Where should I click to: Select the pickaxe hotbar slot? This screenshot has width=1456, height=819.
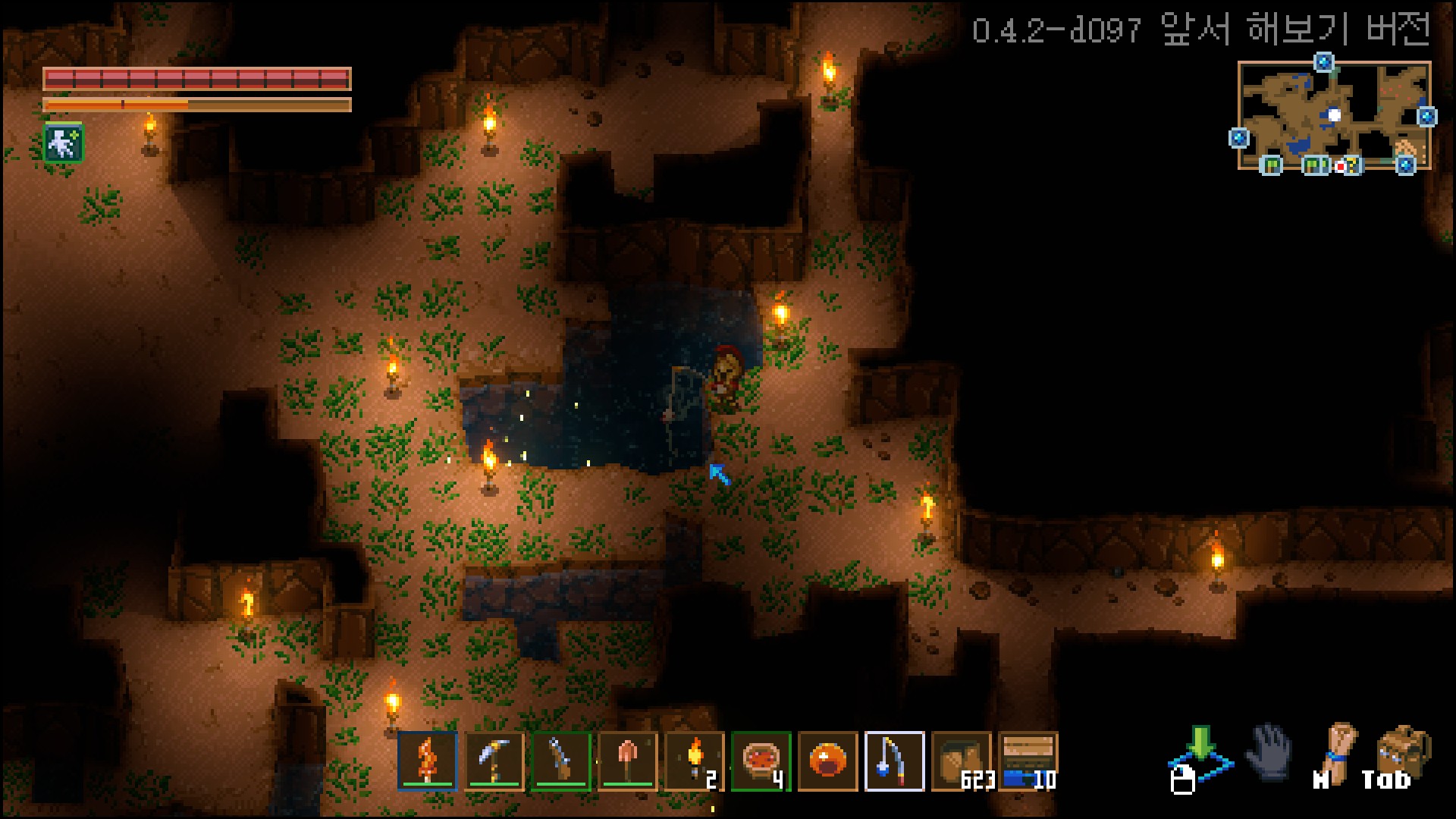[494, 761]
